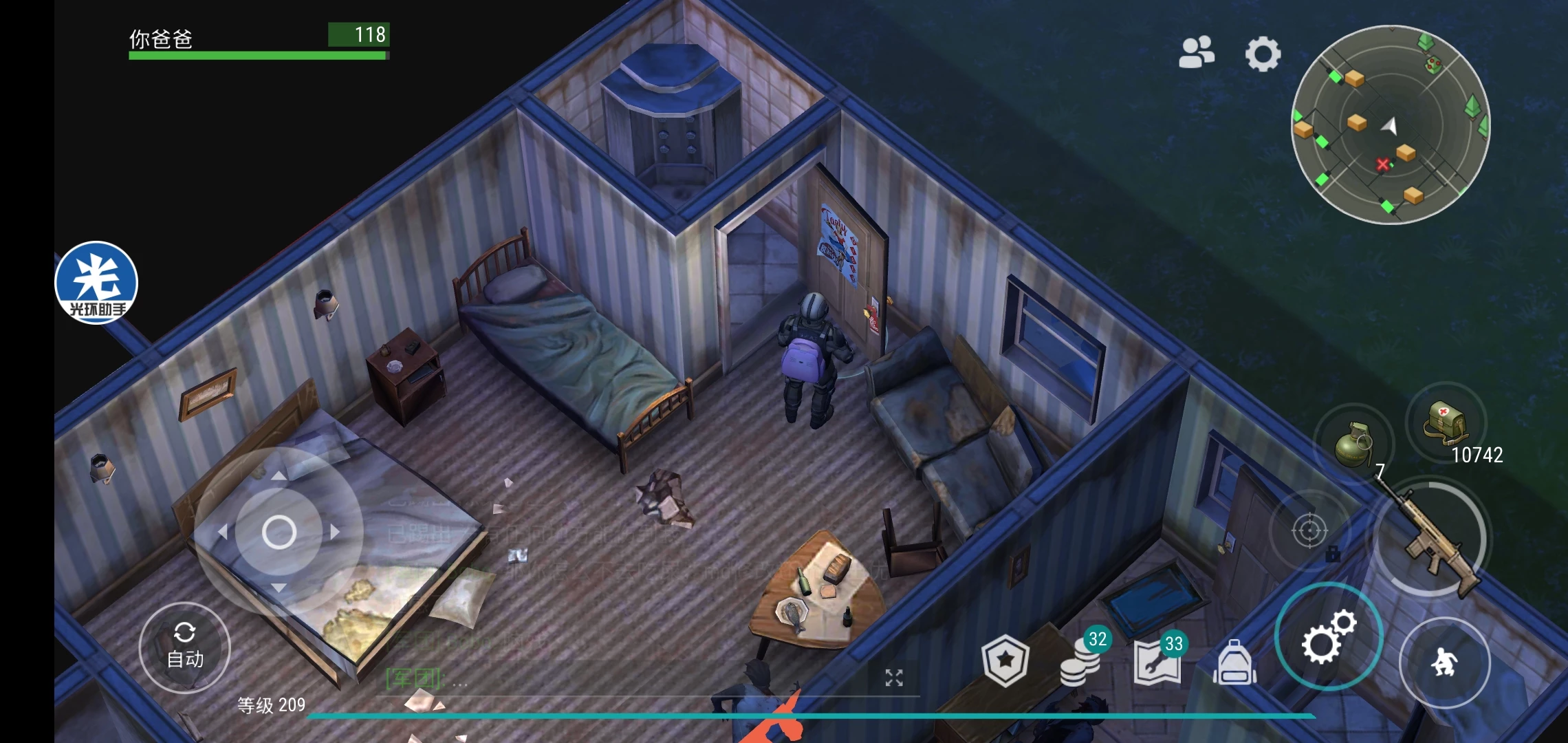Open the settings gear at top
This screenshot has width=1568, height=743.
click(1263, 54)
